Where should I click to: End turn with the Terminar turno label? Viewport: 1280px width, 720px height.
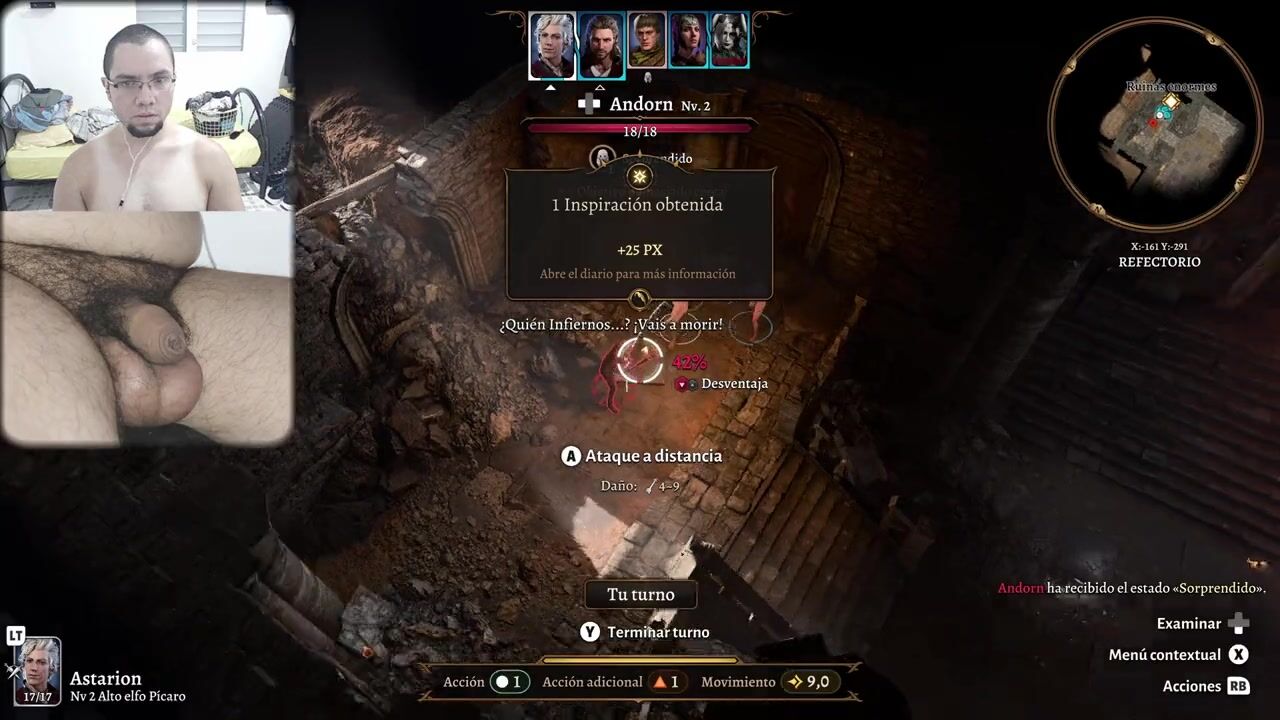pyautogui.click(x=657, y=632)
